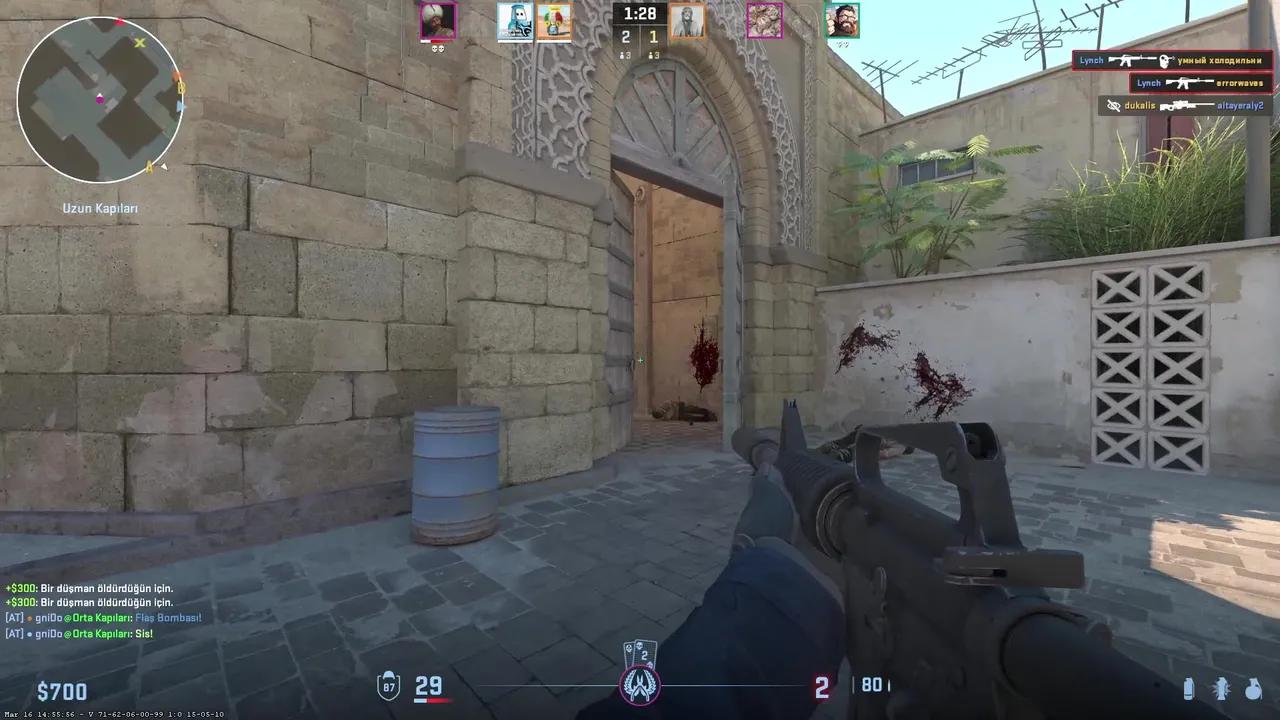Select the flashbang icon in the inventory bar
The width and height of the screenshot is (1280, 720).
tap(1221, 689)
